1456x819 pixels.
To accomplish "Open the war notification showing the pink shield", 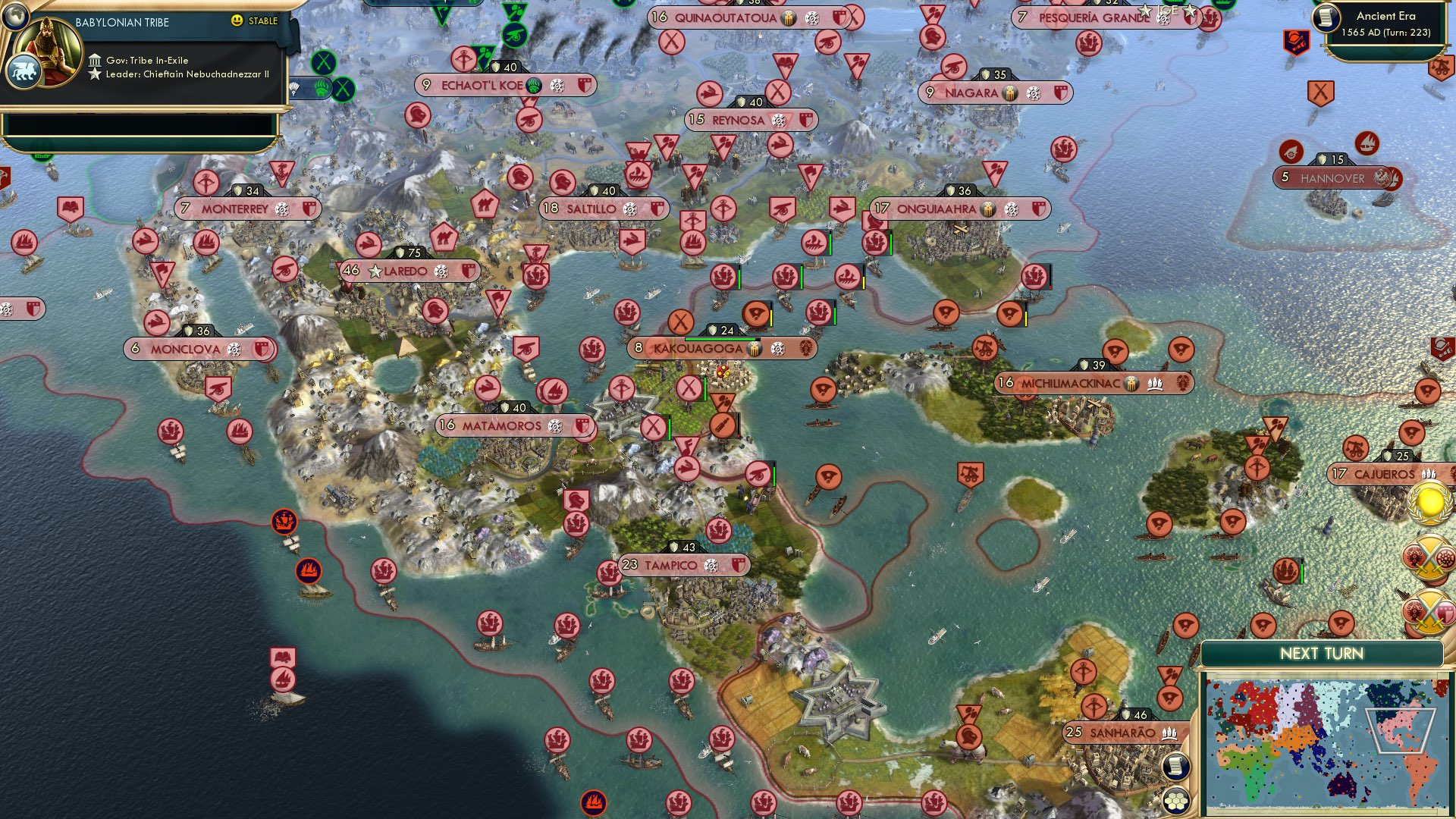I will [1430, 610].
